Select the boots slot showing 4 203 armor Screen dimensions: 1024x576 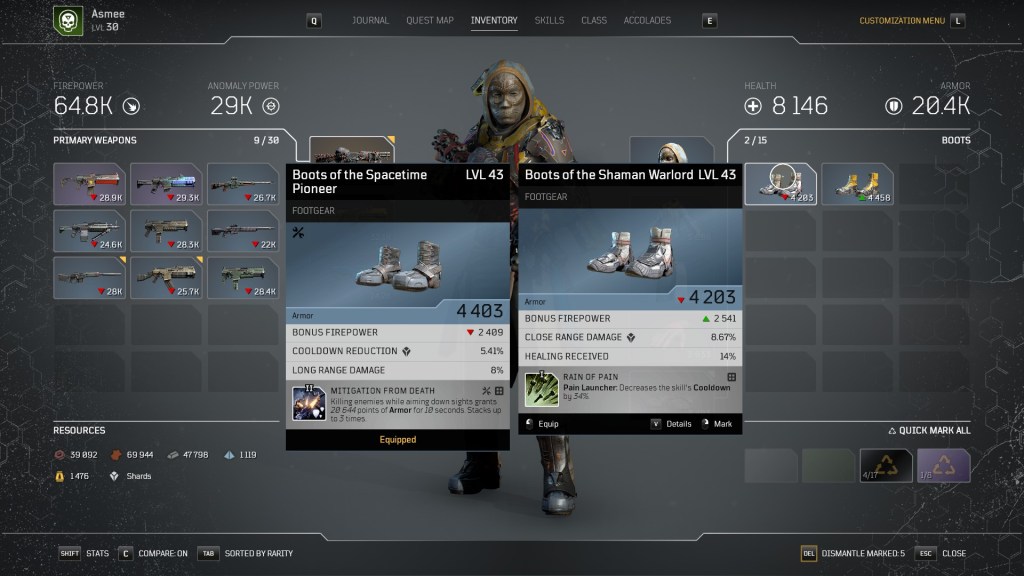pos(780,184)
